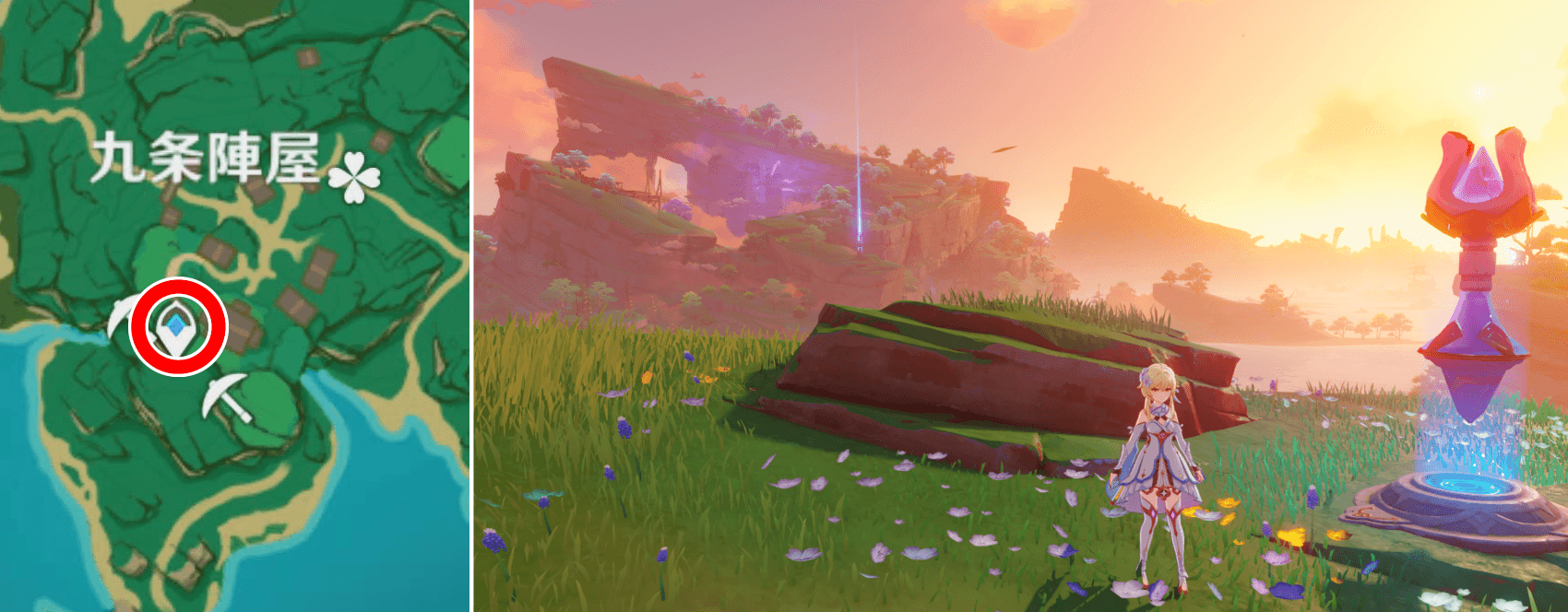Click the clover marker beside 九条陣屋 label
1568x612 pixels.
pos(354,176)
